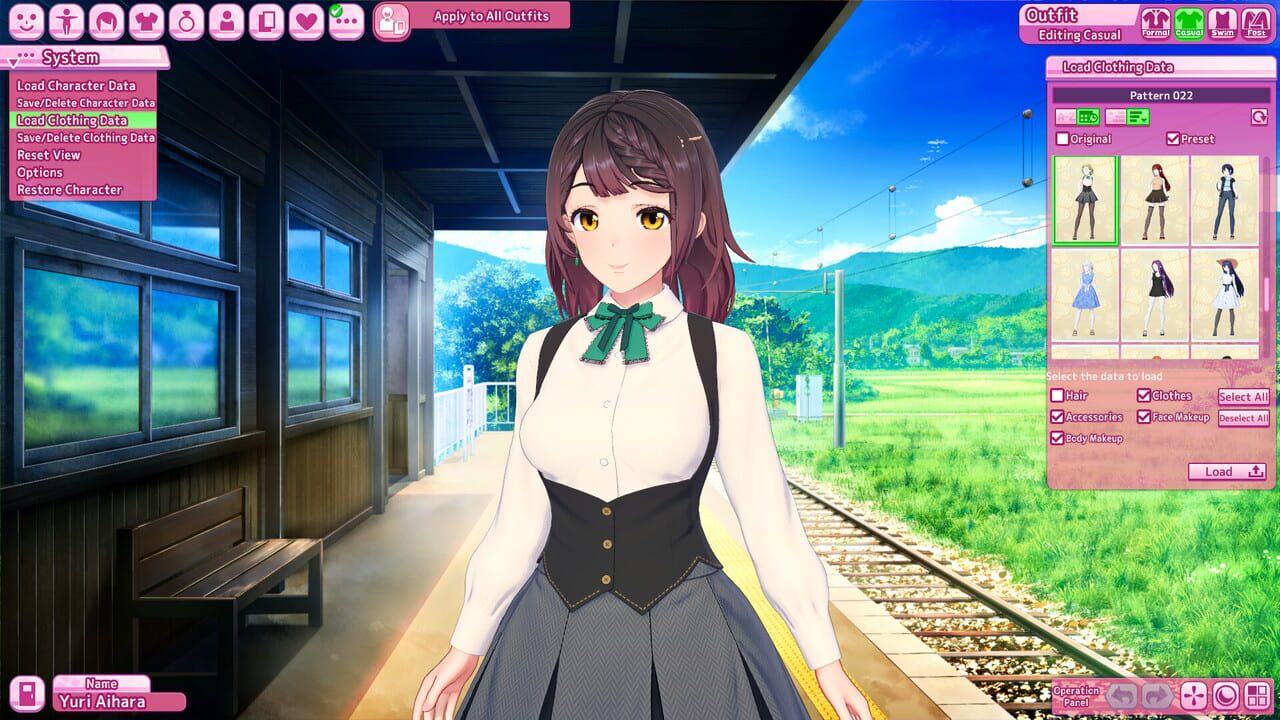Click the undo arrow in the Operation Panel
1280x720 pixels.
[1121, 694]
